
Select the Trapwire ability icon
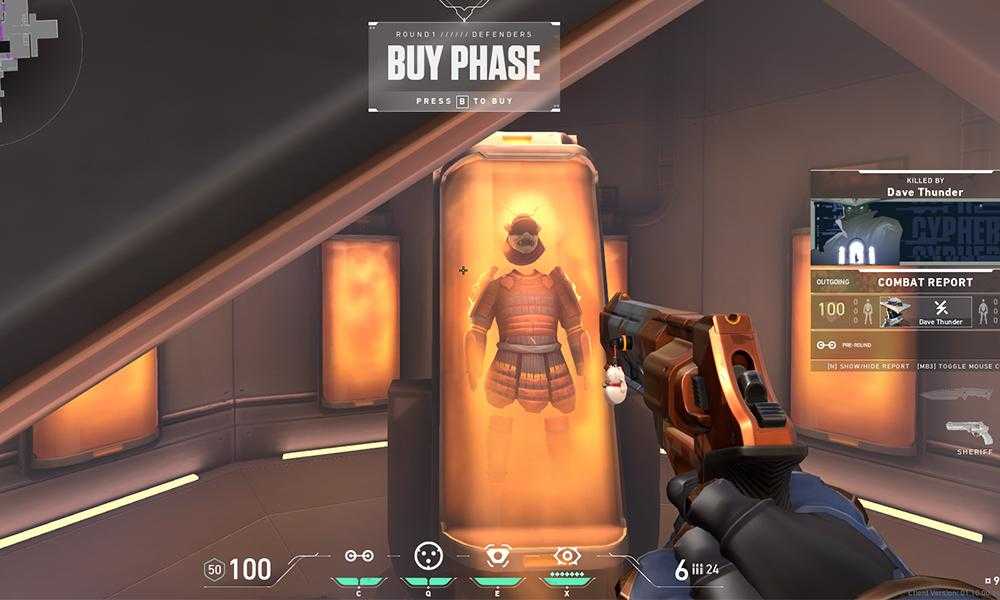359,556
